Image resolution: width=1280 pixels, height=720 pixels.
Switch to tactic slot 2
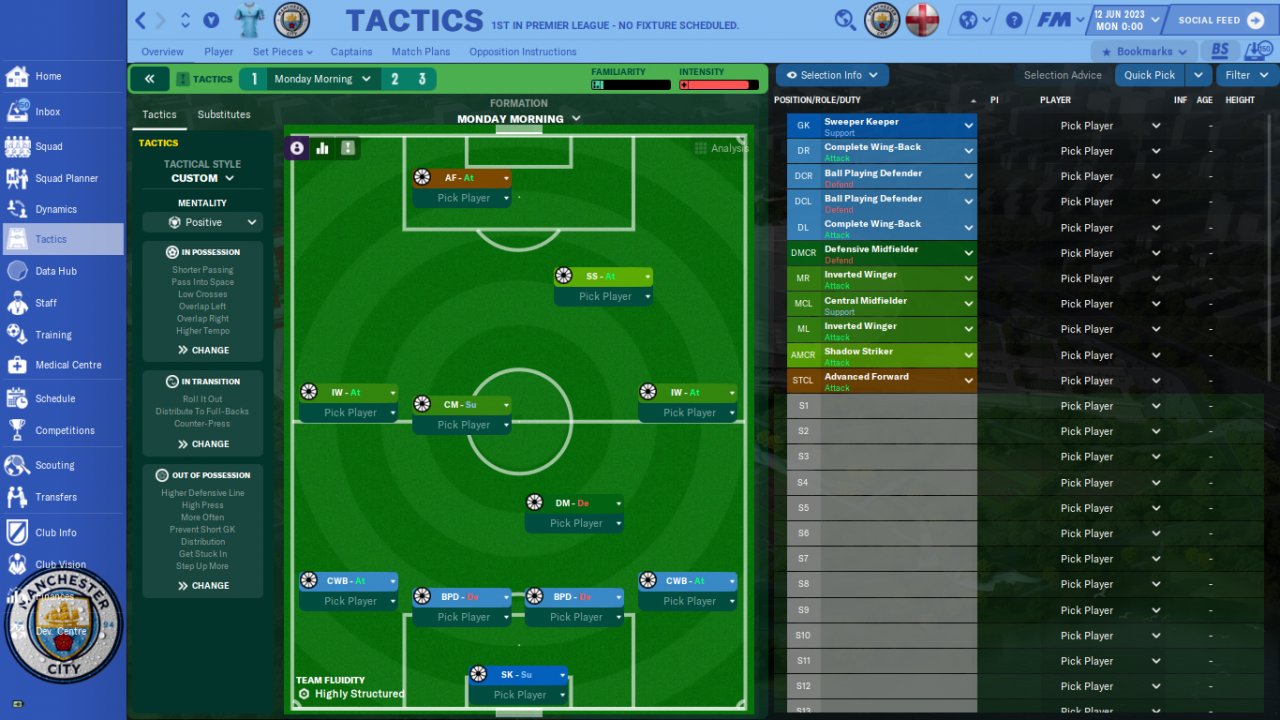point(395,79)
